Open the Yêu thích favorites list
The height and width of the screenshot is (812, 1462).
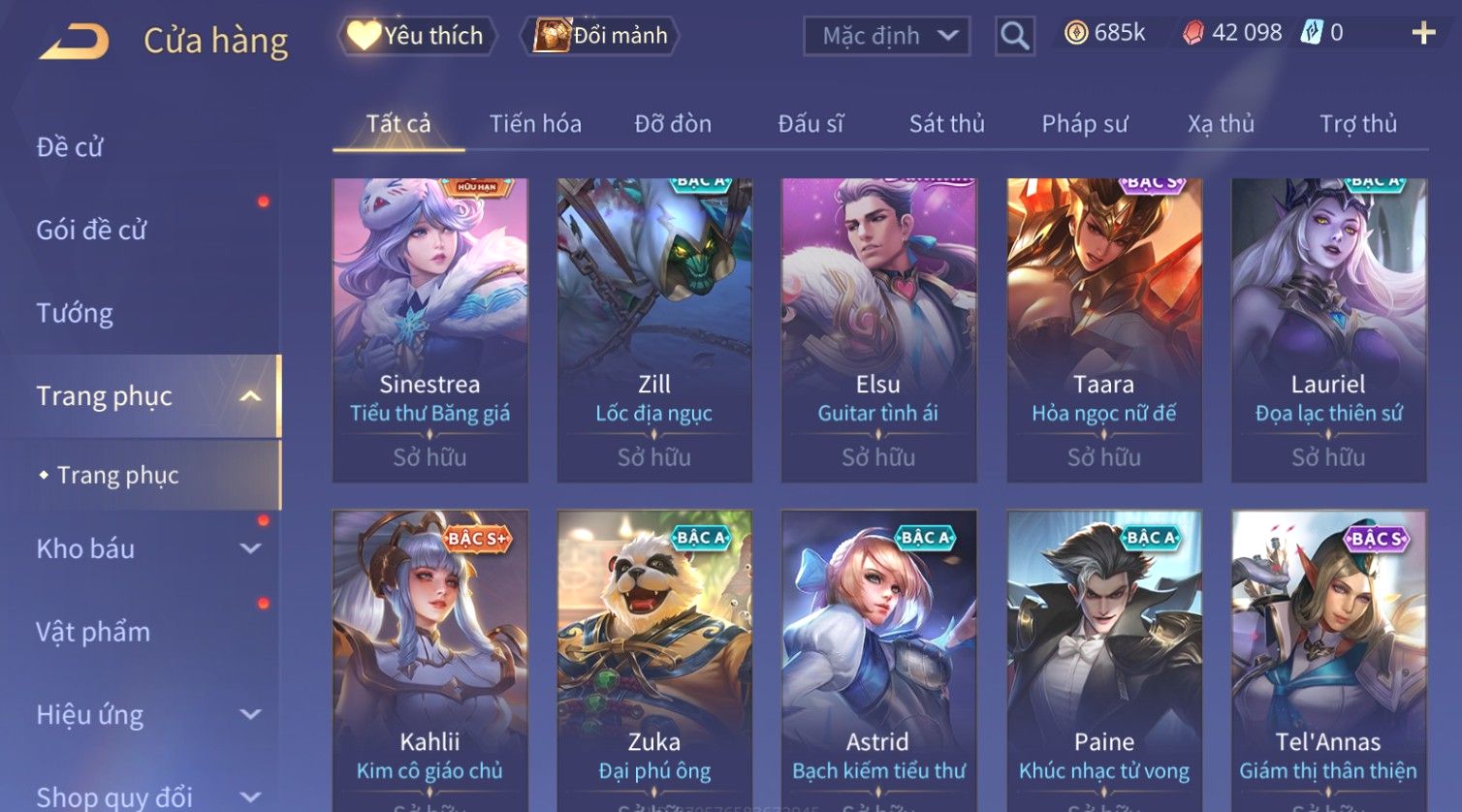pyautogui.click(x=417, y=36)
